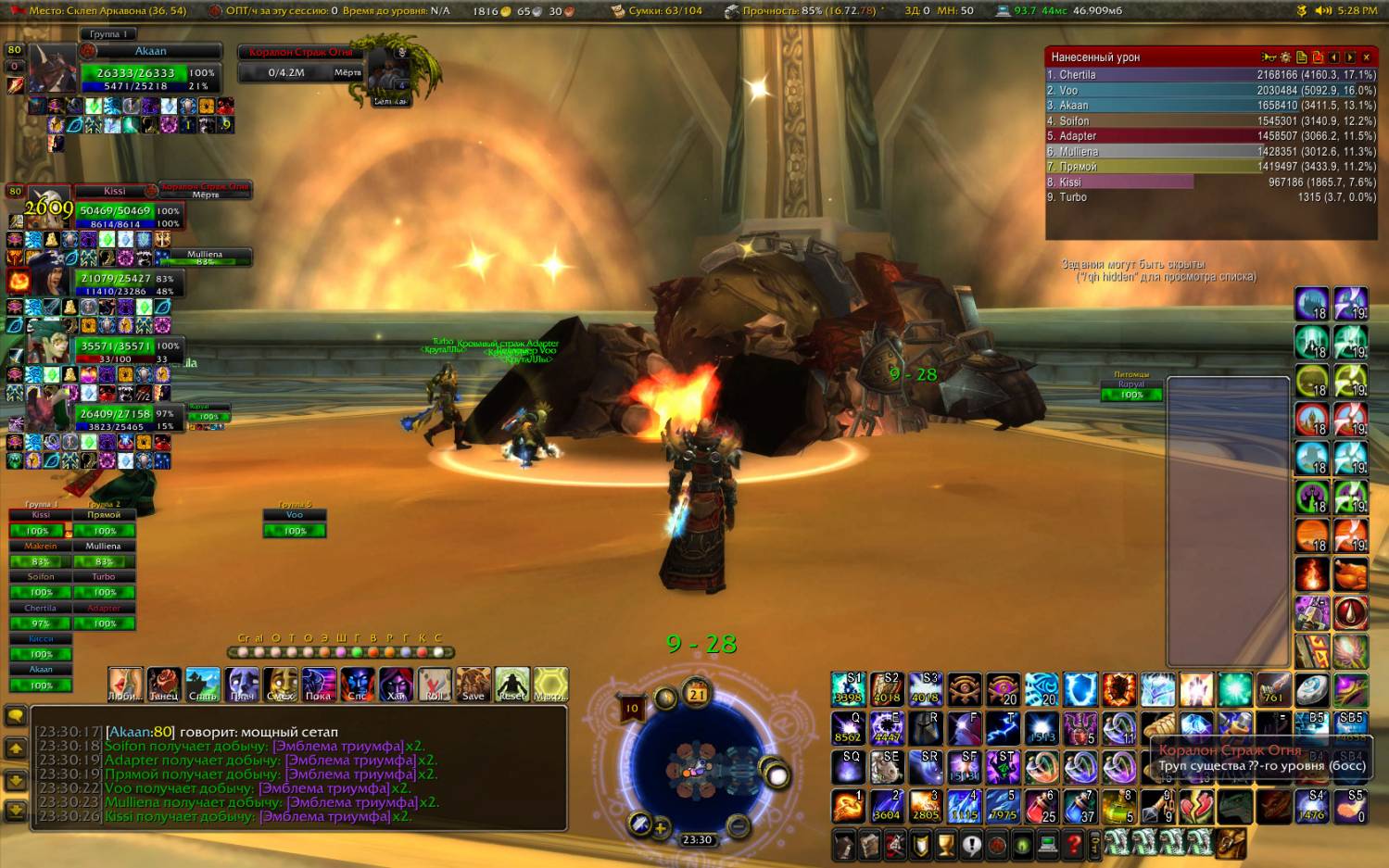Close the damage meter window
Image resolution: width=1389 pixels, height=868 pixels.
[x=1366, y=57]
